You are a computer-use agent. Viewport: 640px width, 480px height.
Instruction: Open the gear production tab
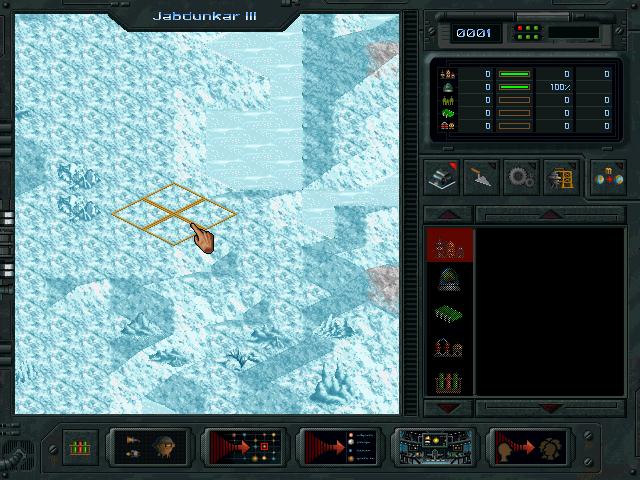click(520, 175)
